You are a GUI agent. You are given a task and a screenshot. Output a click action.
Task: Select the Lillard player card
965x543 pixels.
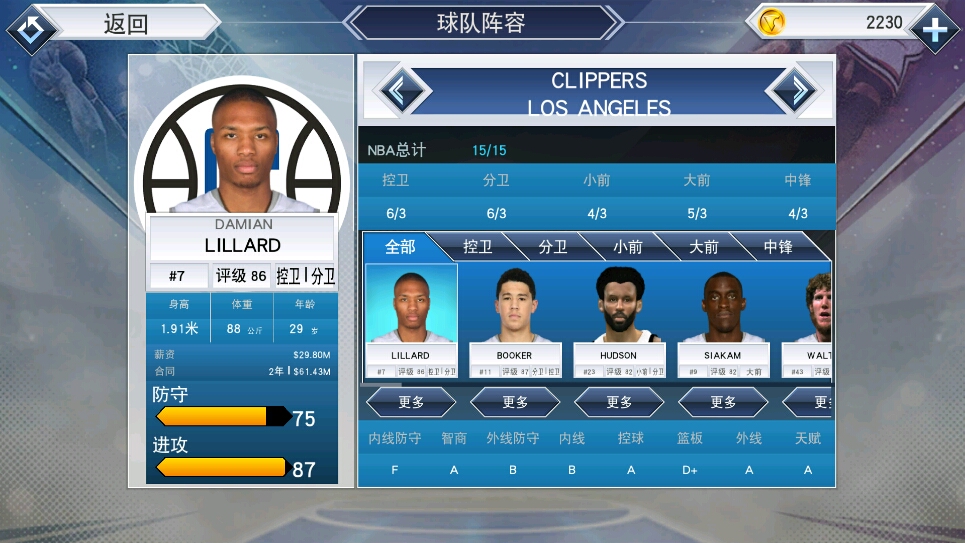[x=411, y=320]
